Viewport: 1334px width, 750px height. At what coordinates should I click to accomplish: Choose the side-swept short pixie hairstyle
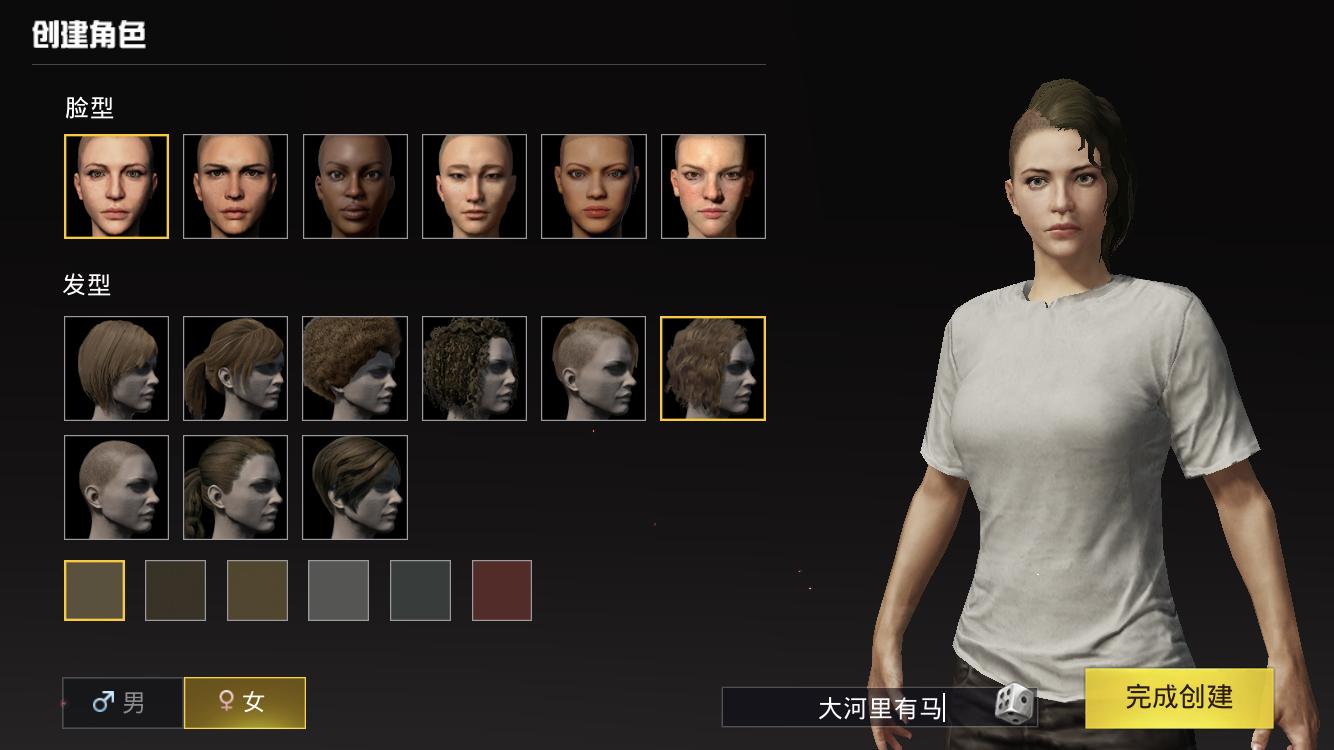point(355,487)
